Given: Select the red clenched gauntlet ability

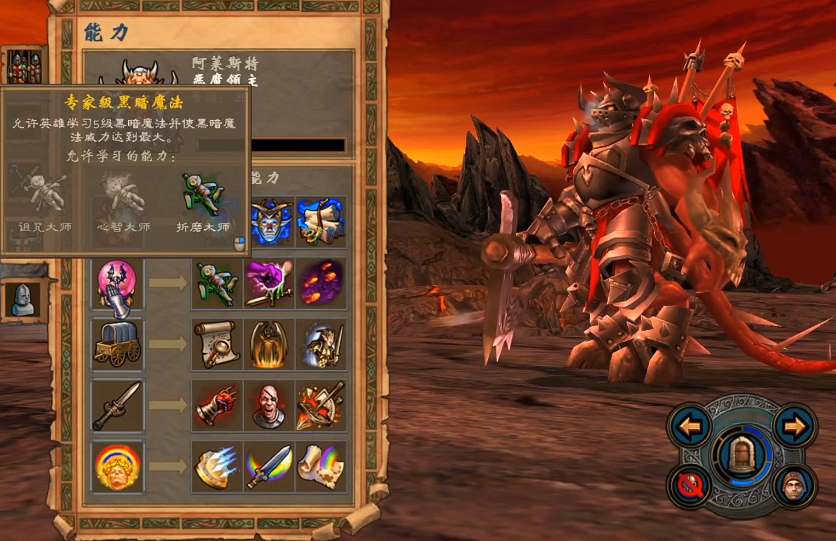Looking at the screenshot, I should coord(217,404).
